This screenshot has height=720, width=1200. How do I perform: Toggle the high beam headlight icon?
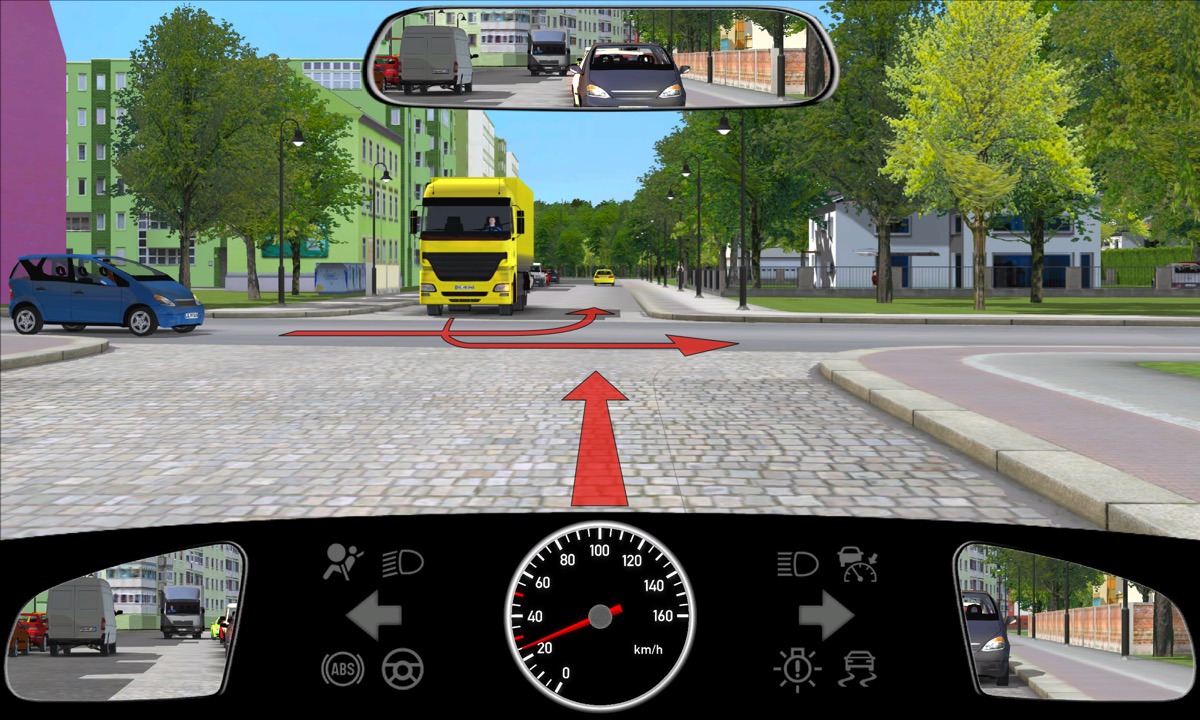pyautogui.click(x=797, y=564)
